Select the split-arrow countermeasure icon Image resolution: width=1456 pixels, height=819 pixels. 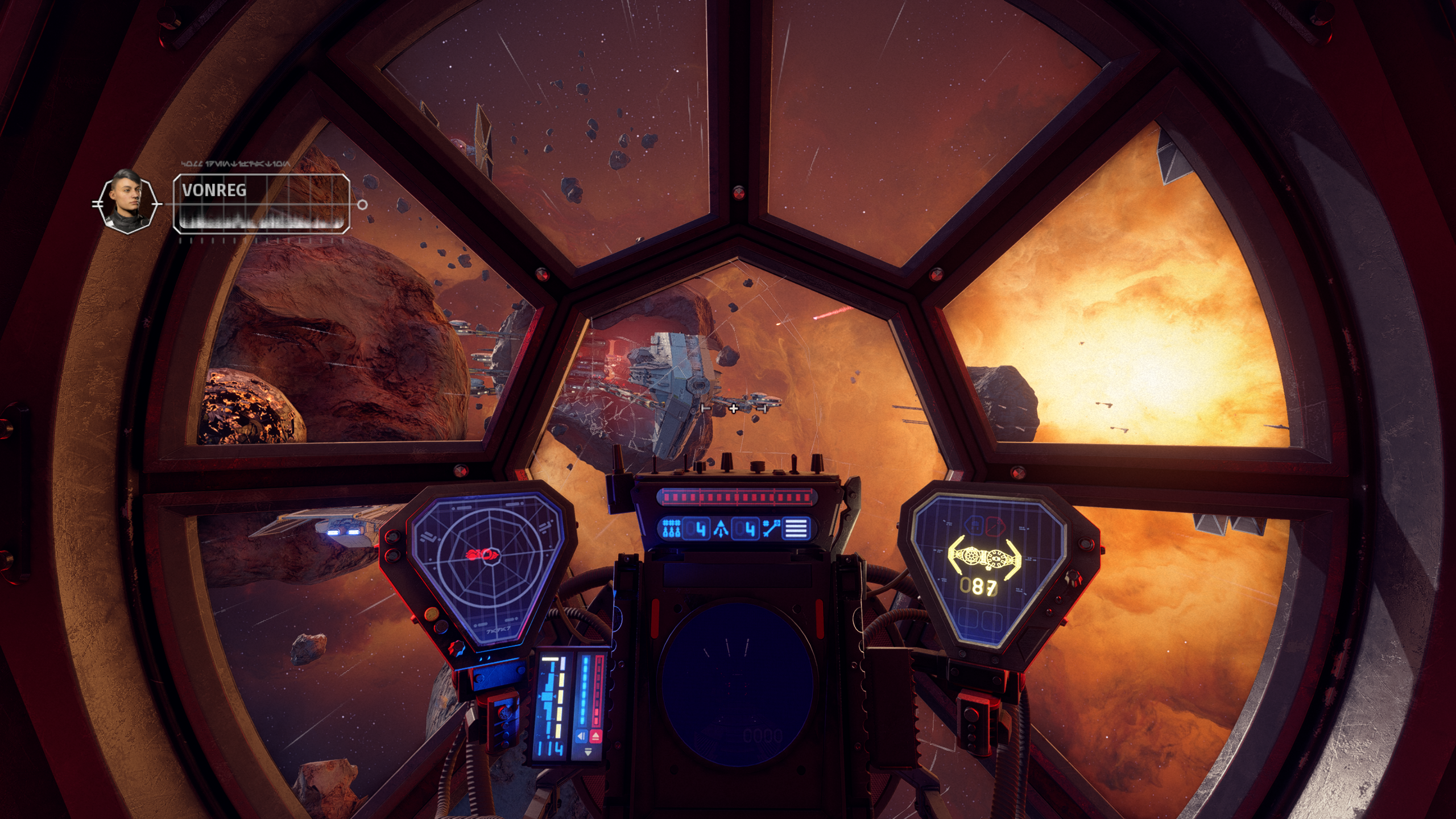tap(721, 529)
